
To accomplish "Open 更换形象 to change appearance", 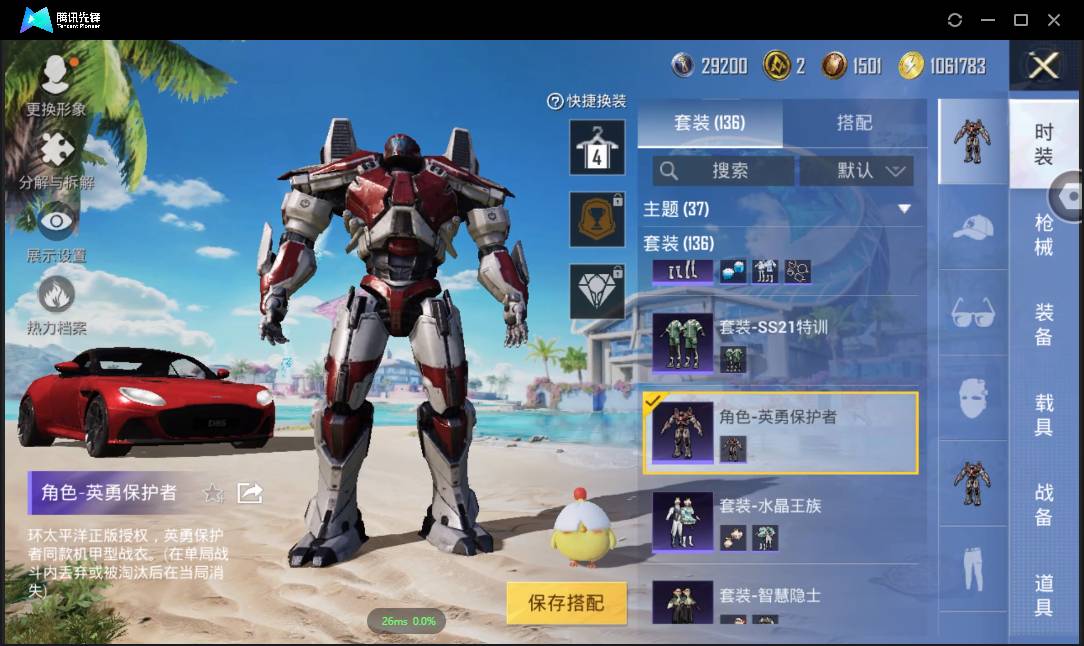I will click(56, 86).
